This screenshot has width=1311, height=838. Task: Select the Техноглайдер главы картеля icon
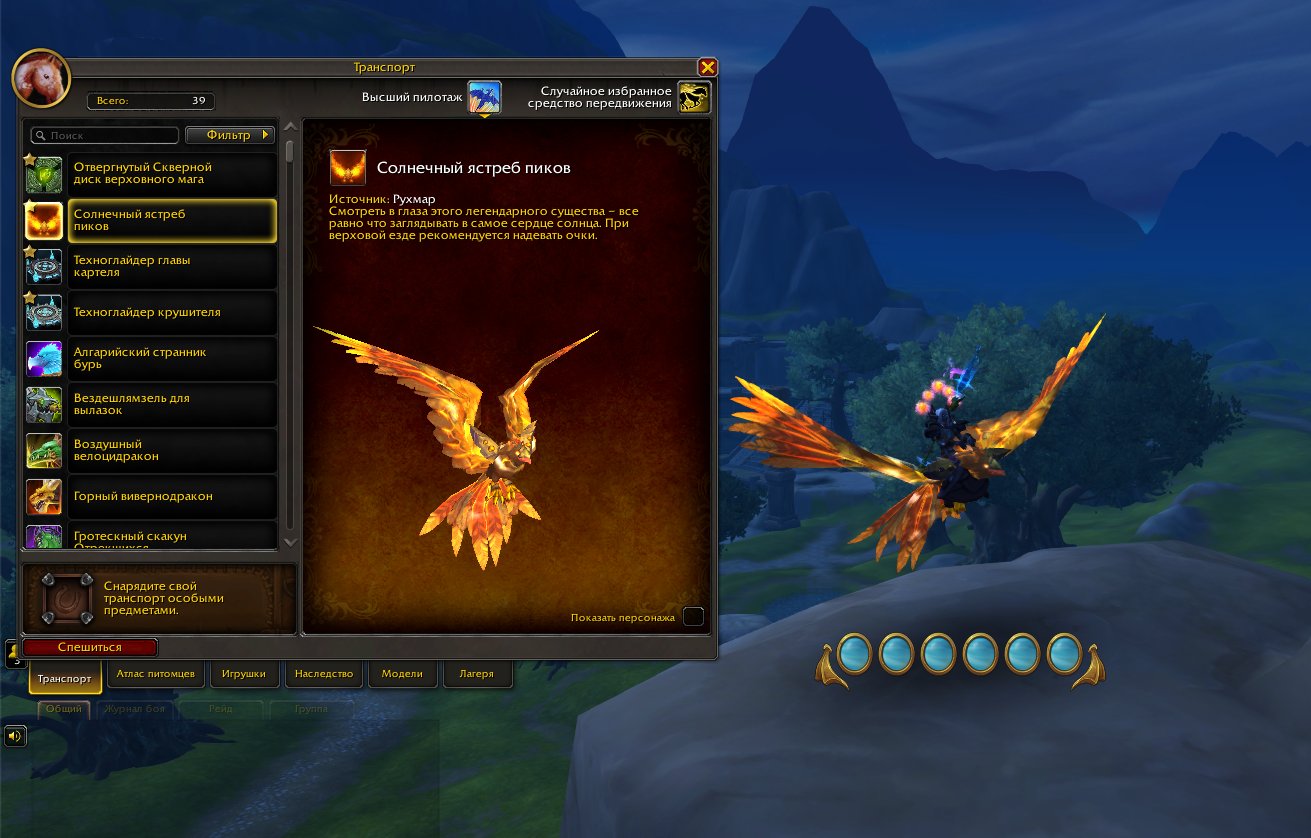click(43, 265)
